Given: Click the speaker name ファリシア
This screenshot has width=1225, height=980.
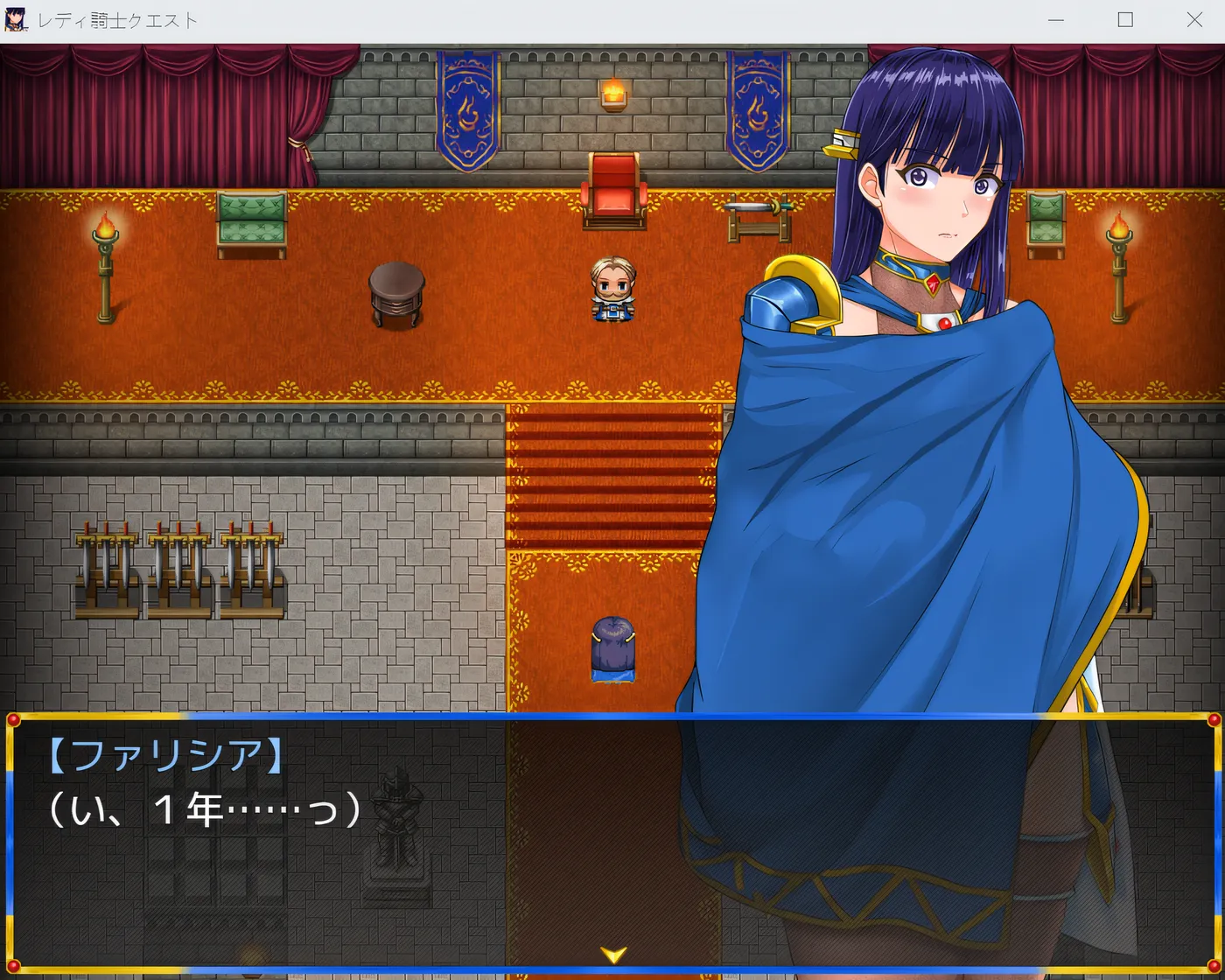Looking at the screenshot, I should point(166,754).
